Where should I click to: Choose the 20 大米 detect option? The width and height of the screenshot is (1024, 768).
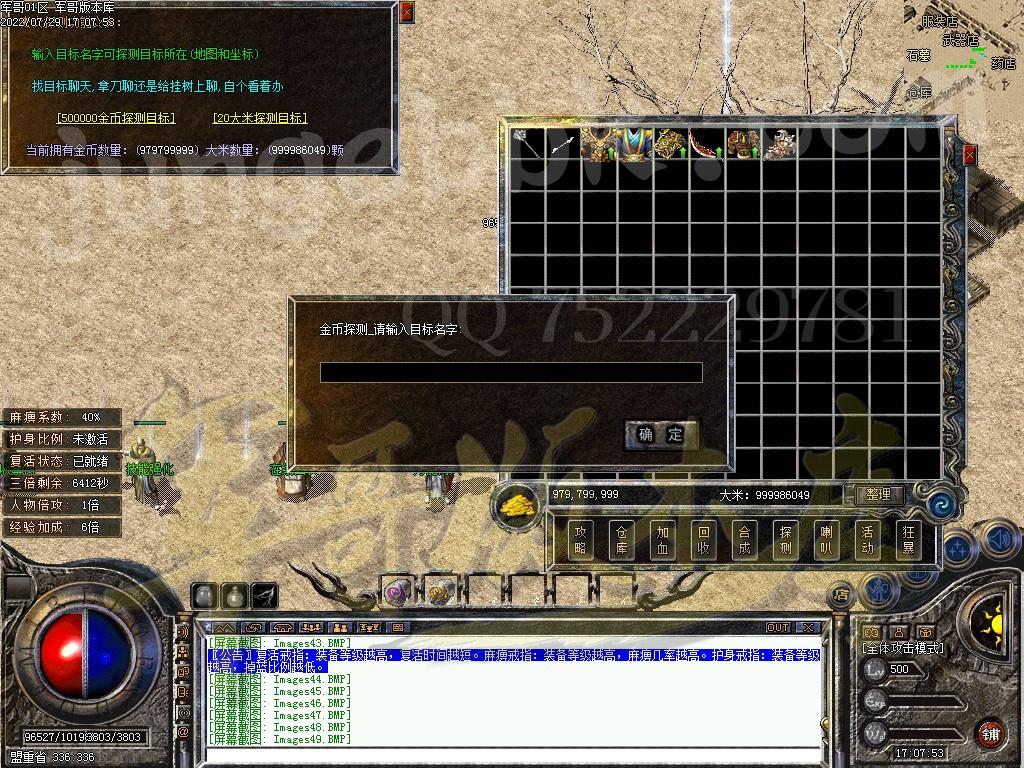click(259, 118)
